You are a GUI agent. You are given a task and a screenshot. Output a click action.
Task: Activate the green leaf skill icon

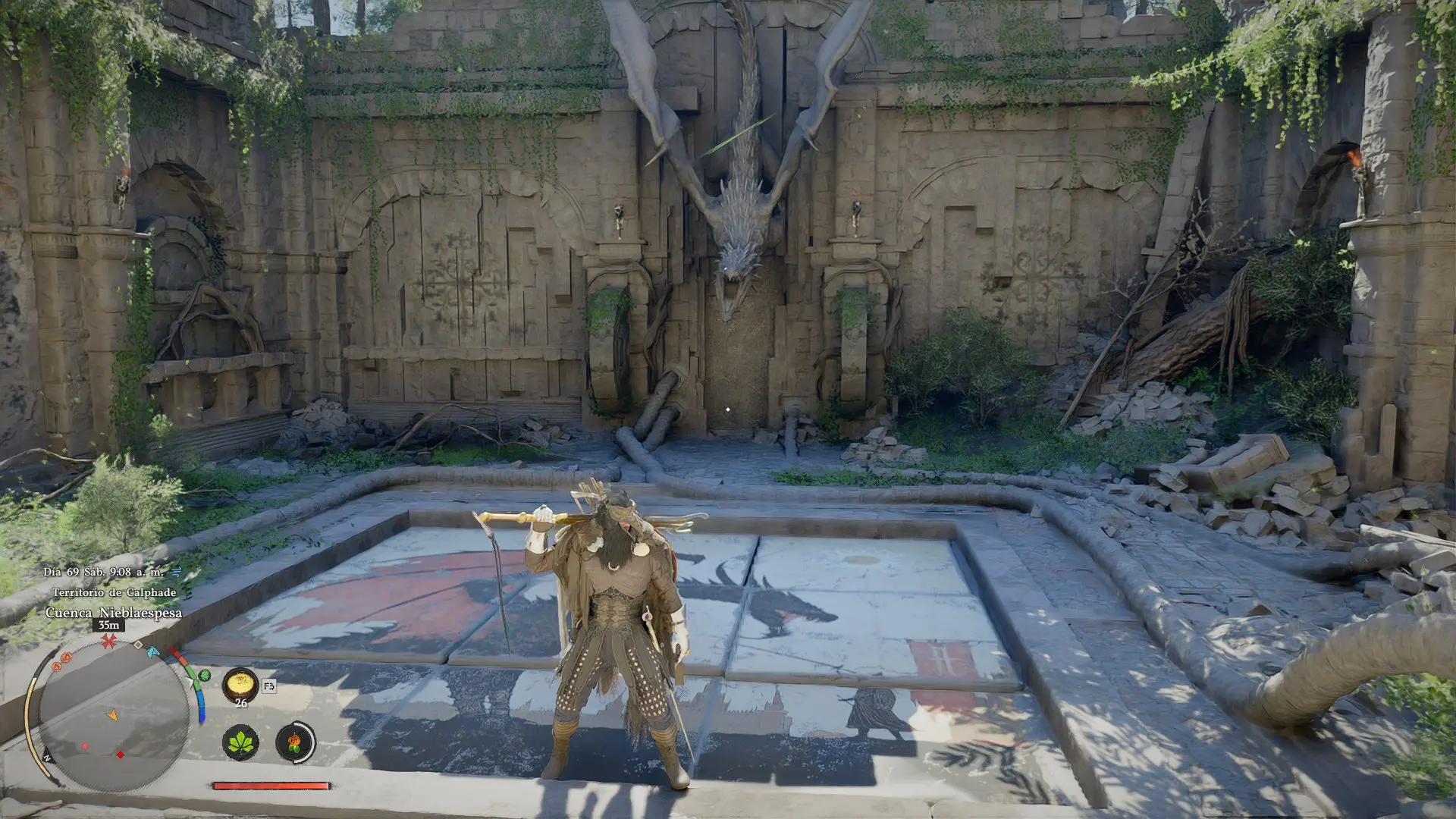pyautogui.click(x=240, y=742)
